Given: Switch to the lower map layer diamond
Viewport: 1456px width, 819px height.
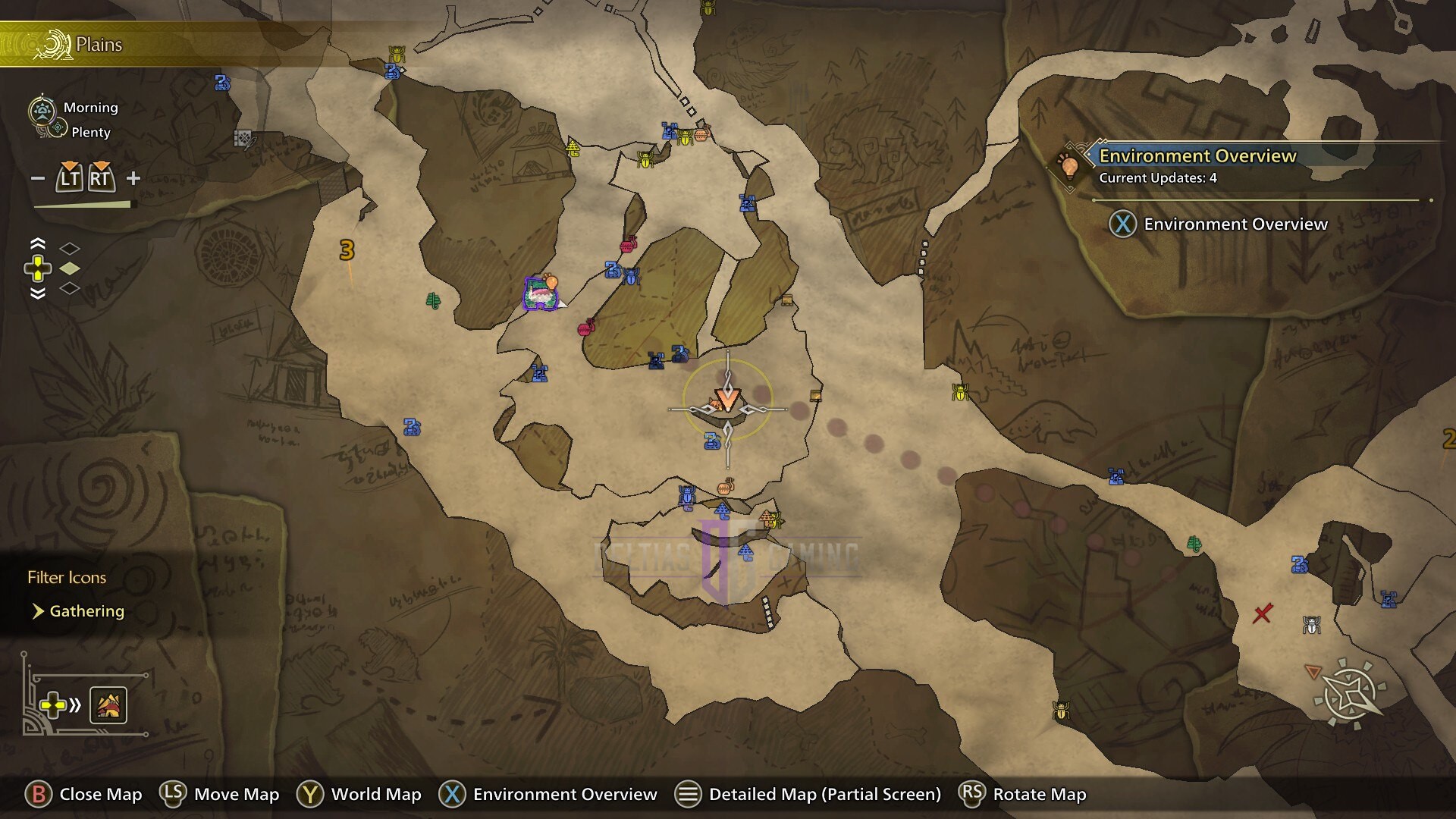Looking at the screenshot, I should (70, 288).
